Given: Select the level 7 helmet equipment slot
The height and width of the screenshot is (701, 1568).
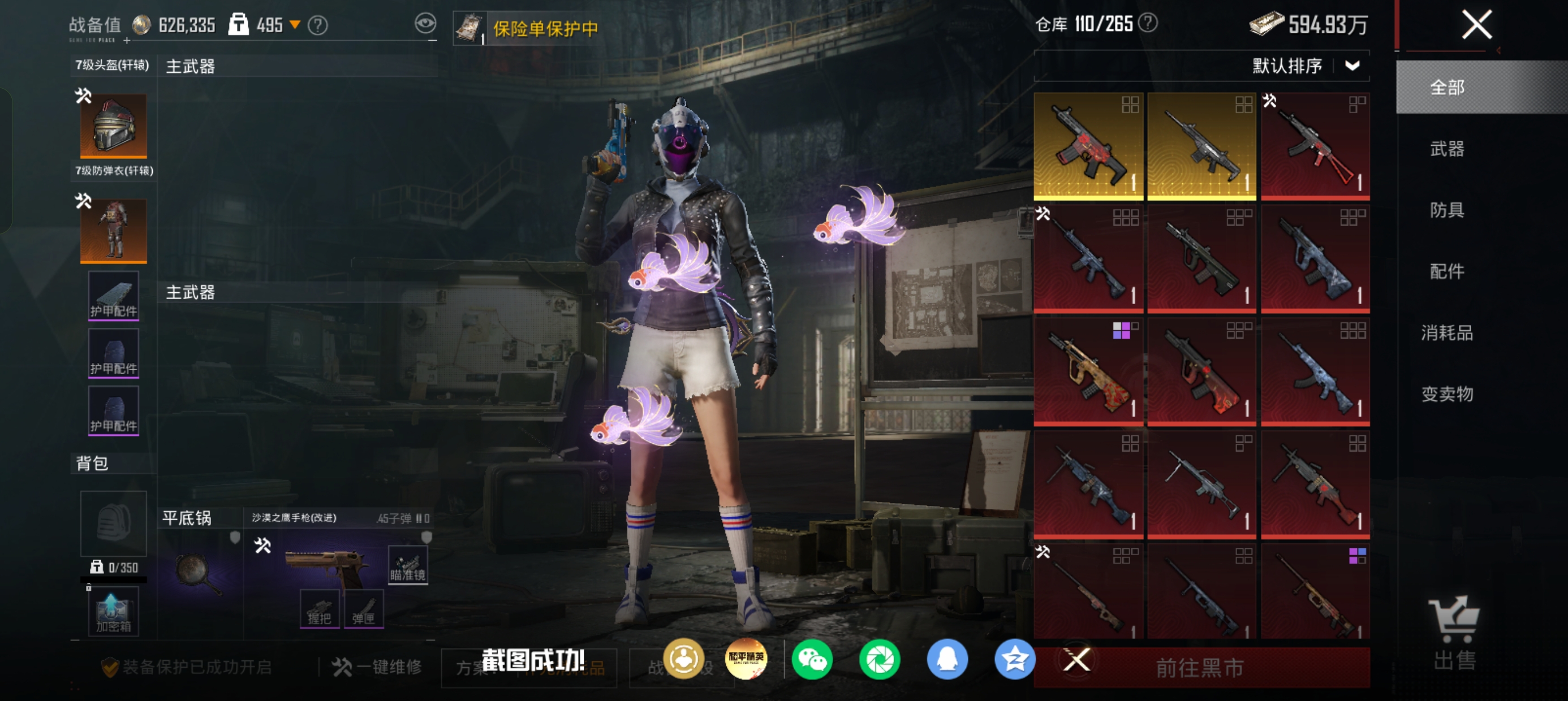Looking at the screenshot, I should [114, 126].
